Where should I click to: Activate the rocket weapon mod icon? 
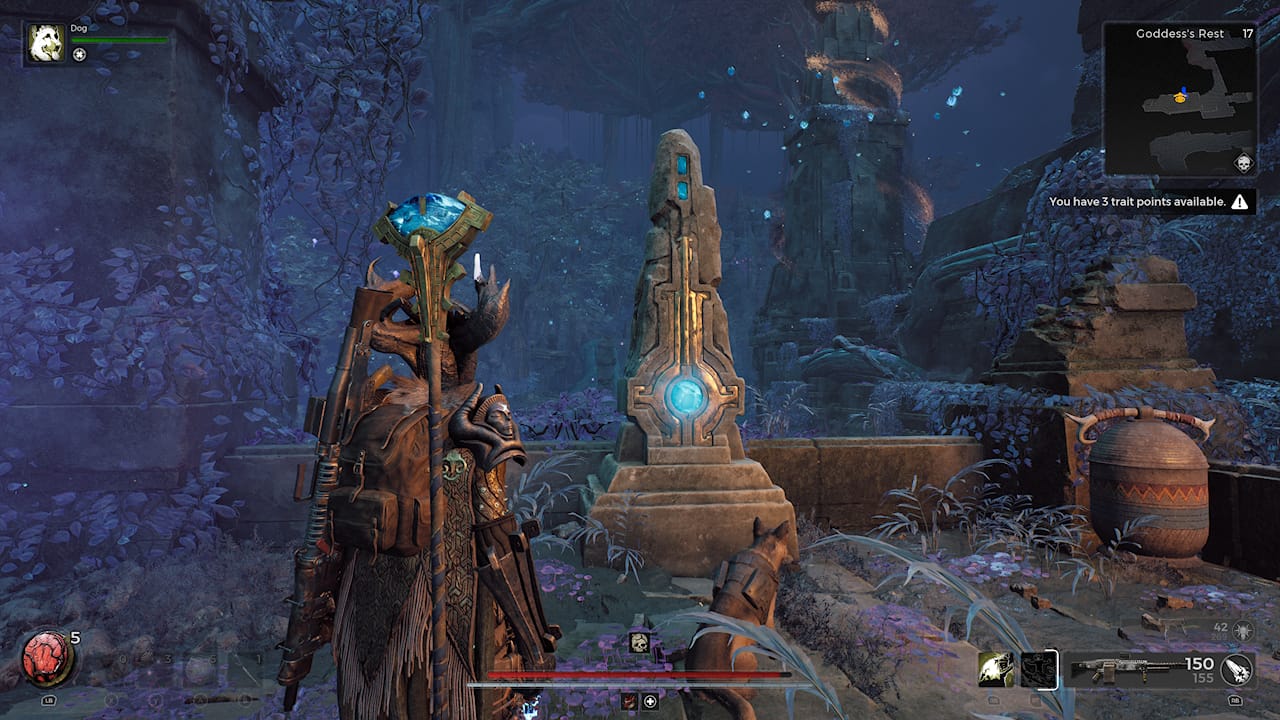coord(1236,669)
